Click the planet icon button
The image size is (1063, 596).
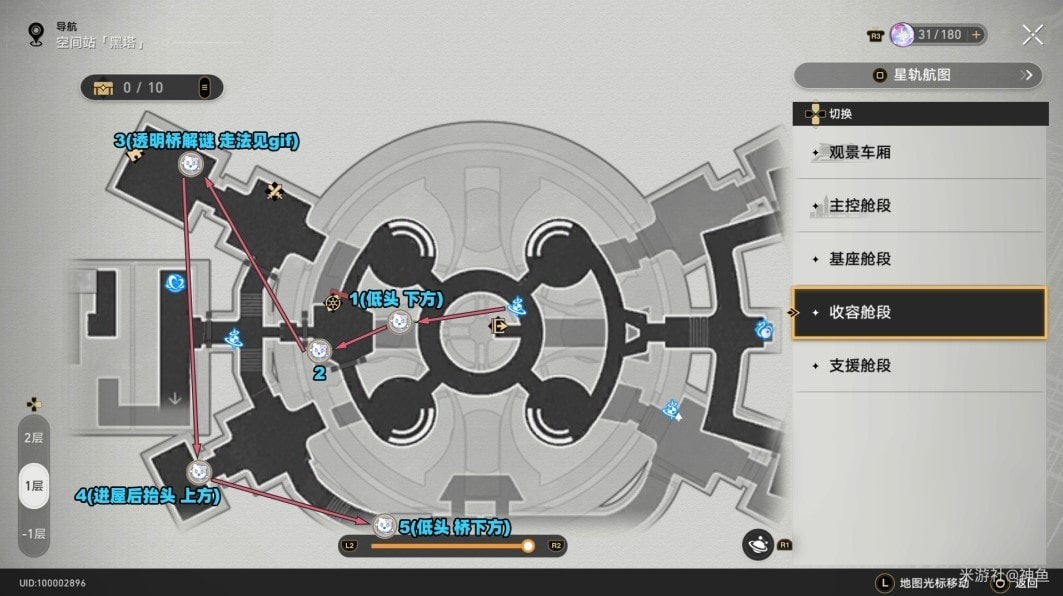[757, 543]
